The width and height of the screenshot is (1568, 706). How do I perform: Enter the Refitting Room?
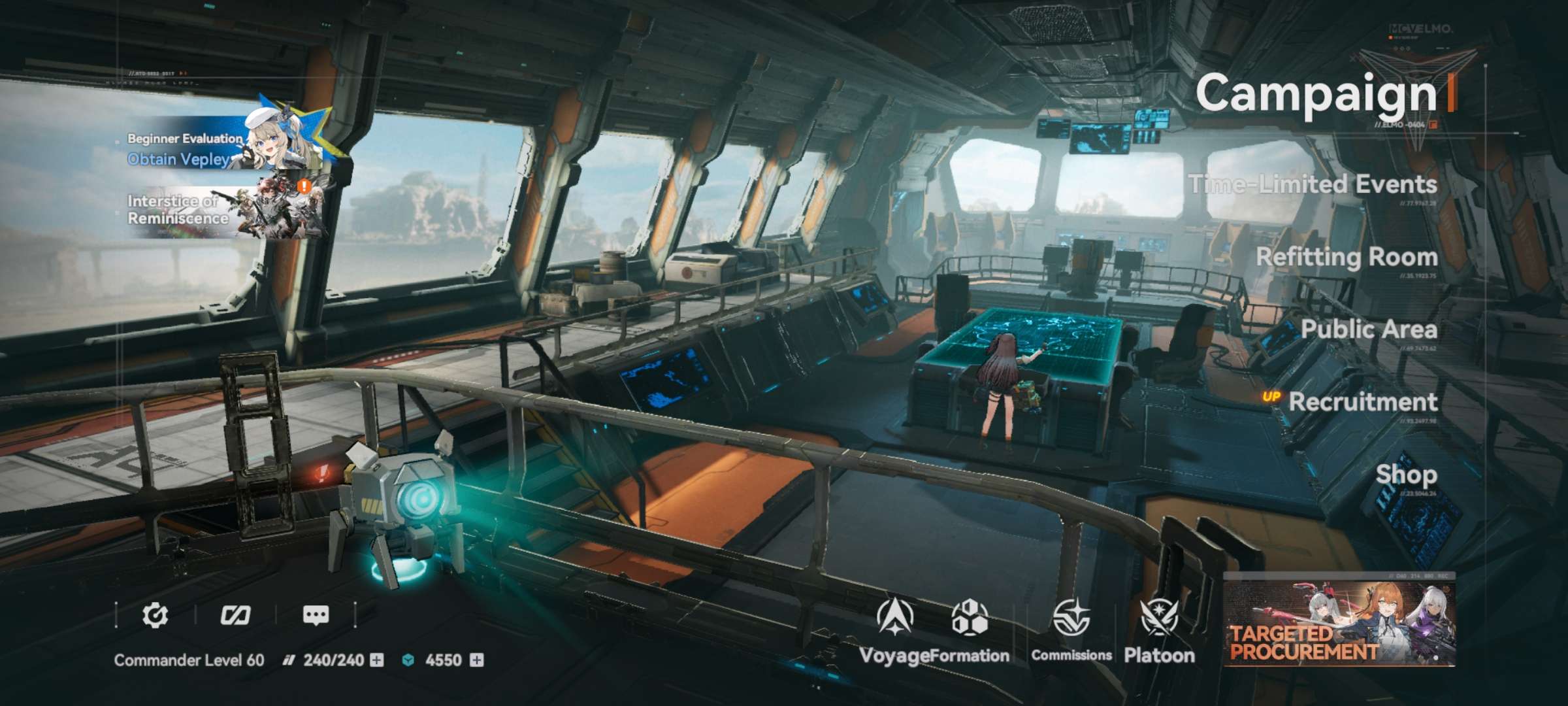tap(1347, 258)
